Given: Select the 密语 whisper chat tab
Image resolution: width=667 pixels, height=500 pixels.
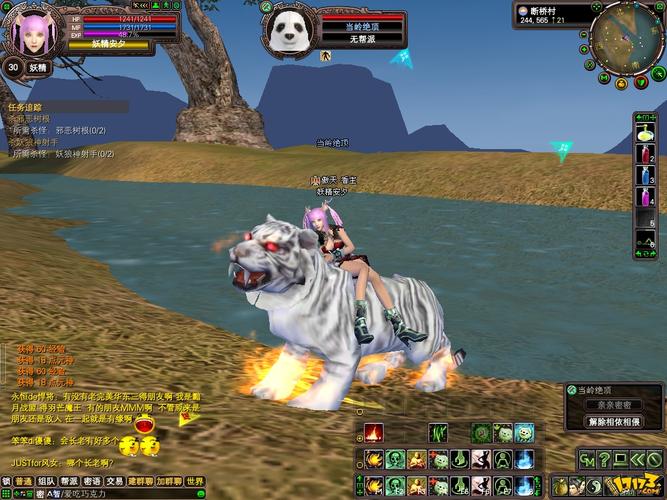Looking at the screenshot, I should (92, 481).
